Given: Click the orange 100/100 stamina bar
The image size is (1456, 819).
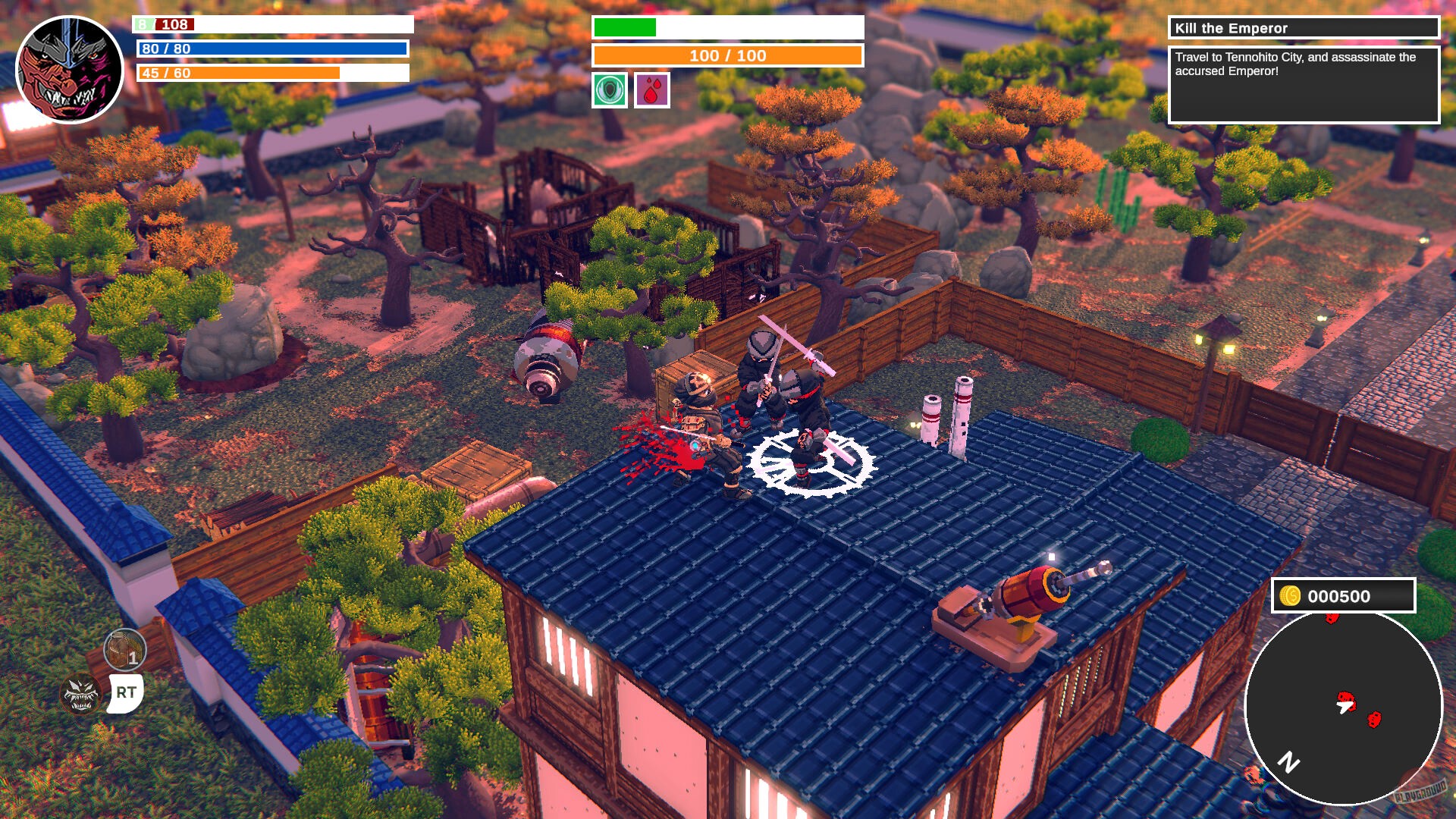Looking at the screenshot, I should tap(728, 55).
